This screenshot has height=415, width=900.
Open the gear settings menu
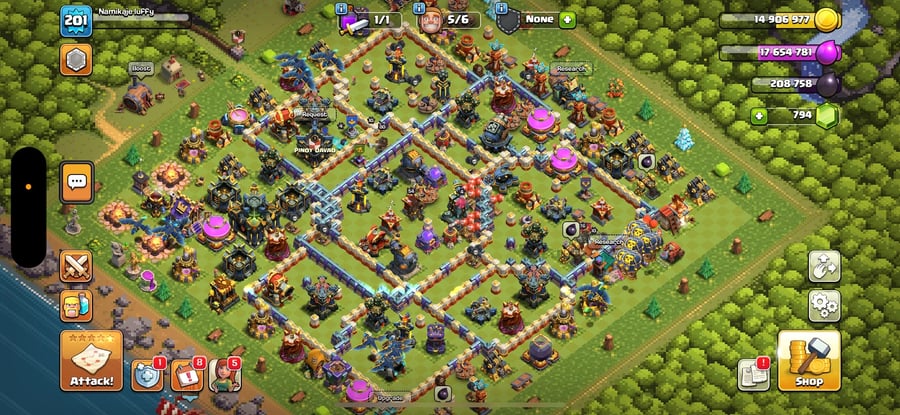point(824,304)
